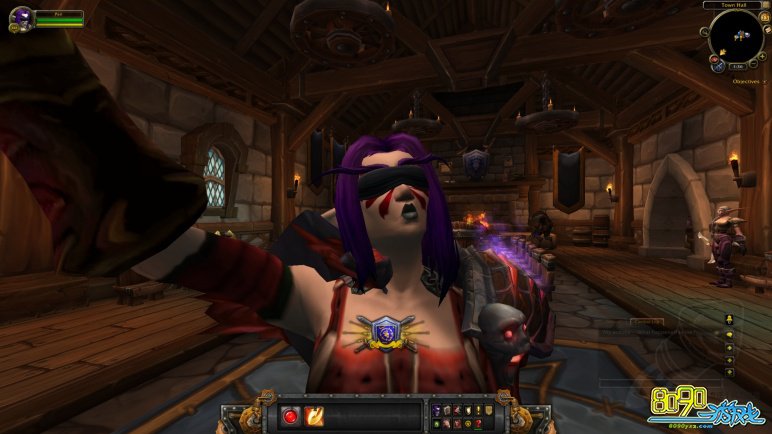Open the character info micro button
772x434 pixels.
click(x=435, y=409)
